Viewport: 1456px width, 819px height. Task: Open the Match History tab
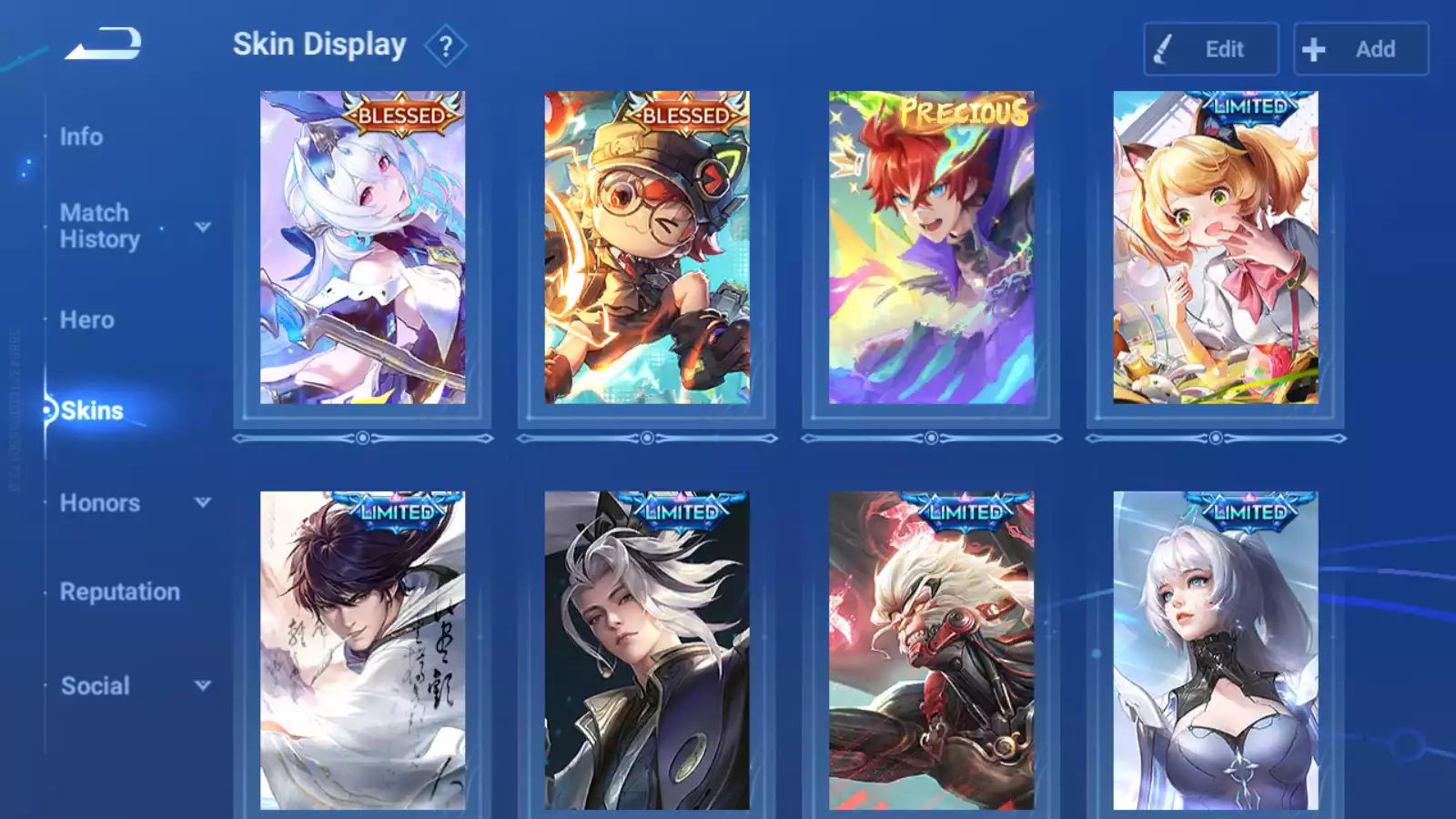click(99, 226)
